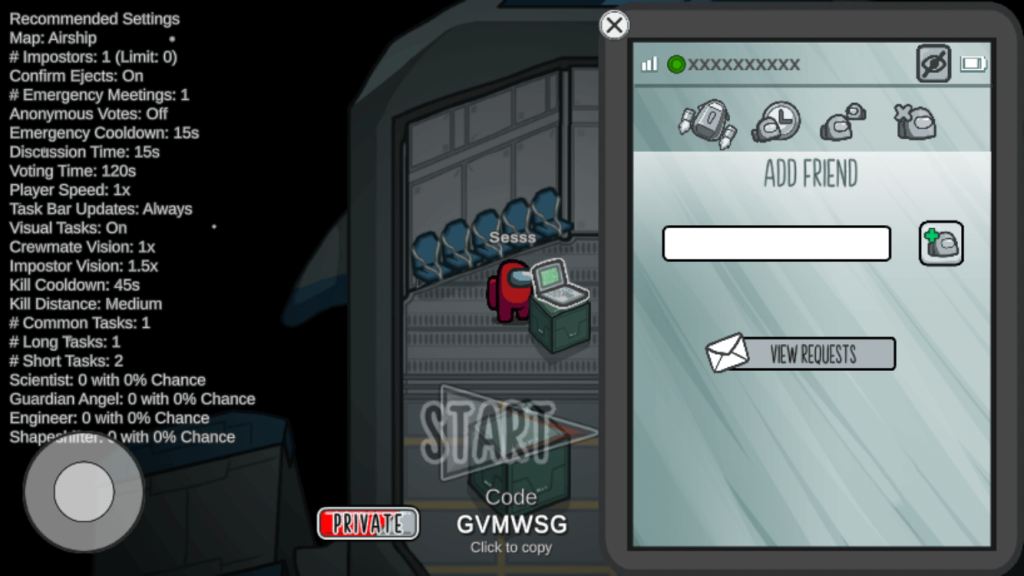The width and height of the screenshot is (1024, 576).
Task: Show the friends list crewmates tab
Action: [x=843, y=122]
